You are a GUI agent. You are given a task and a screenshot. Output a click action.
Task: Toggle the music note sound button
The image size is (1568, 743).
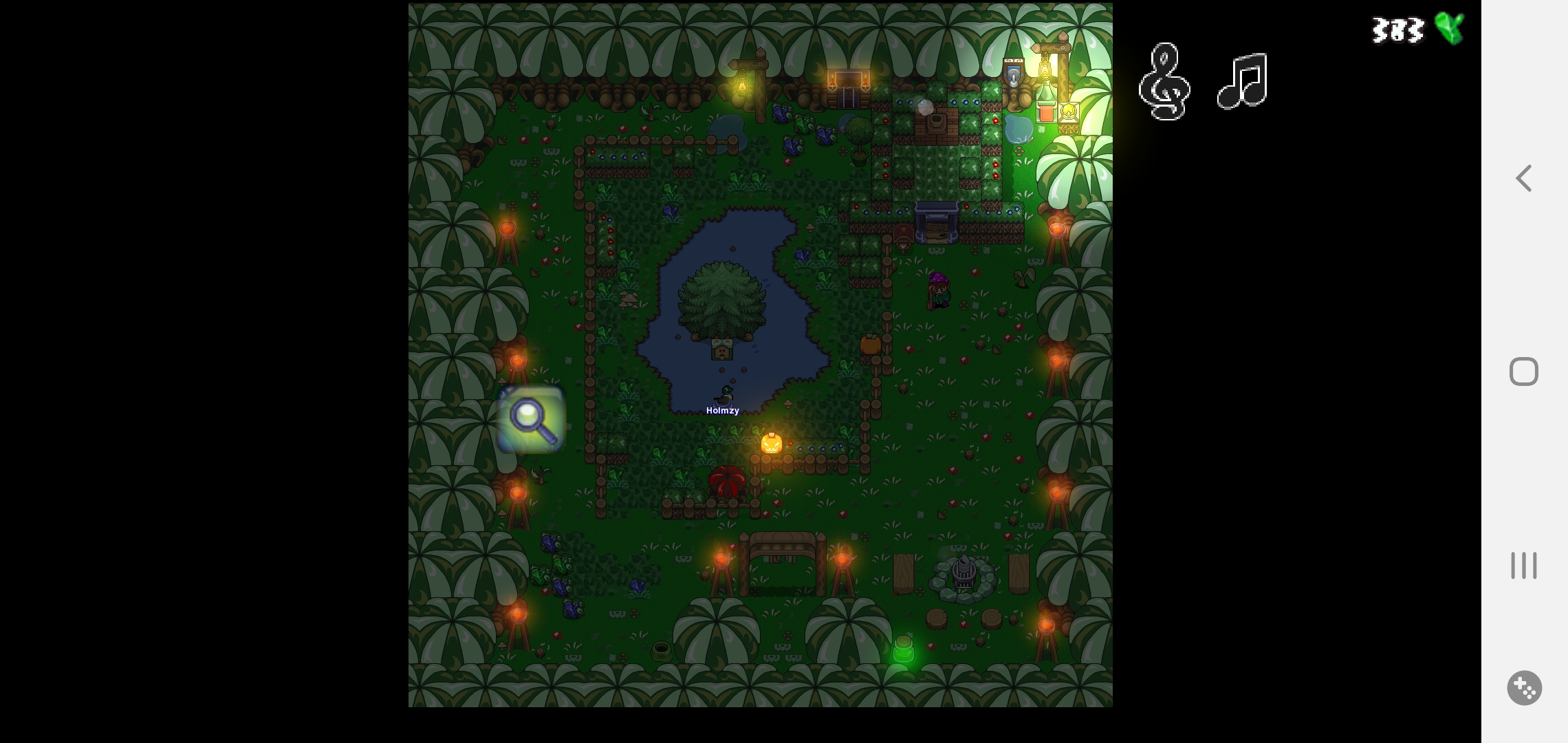(x=1242, y=81)
